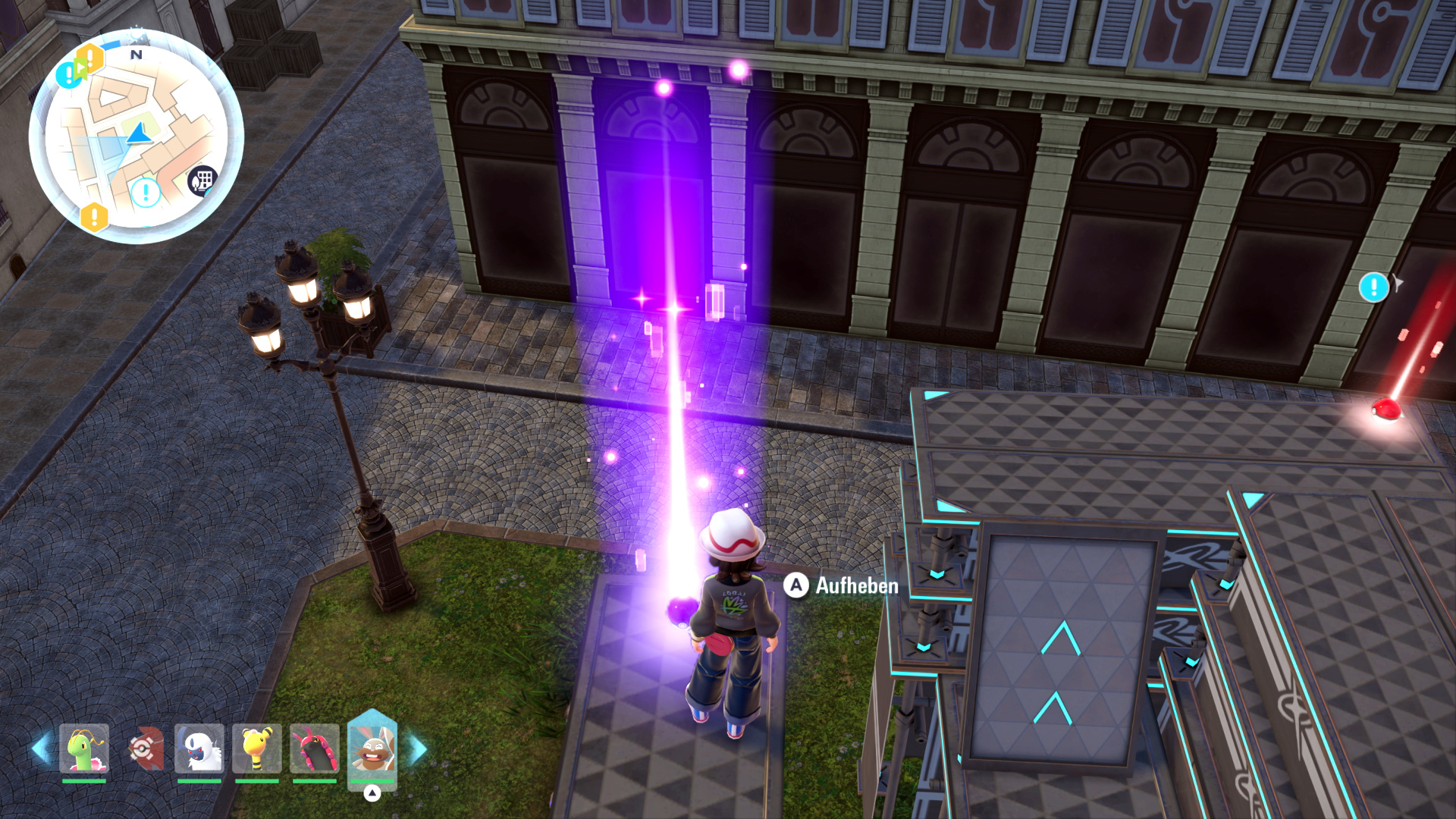Cycle the party bar with the left arrow
1456x819 pixels.
(x=40, y=748)
